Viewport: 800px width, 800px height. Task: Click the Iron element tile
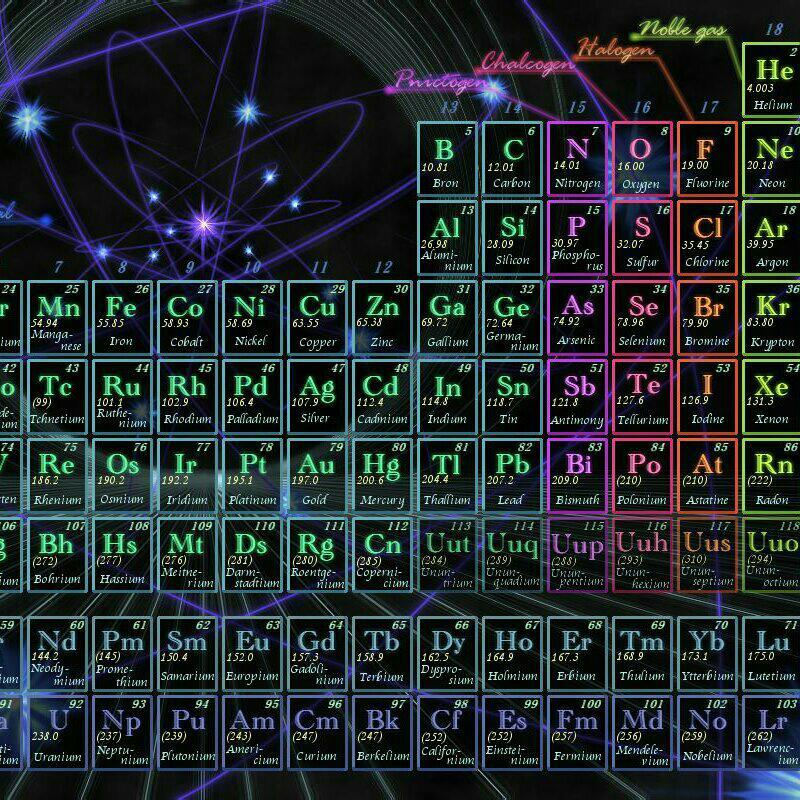click(x=121, y=316)
